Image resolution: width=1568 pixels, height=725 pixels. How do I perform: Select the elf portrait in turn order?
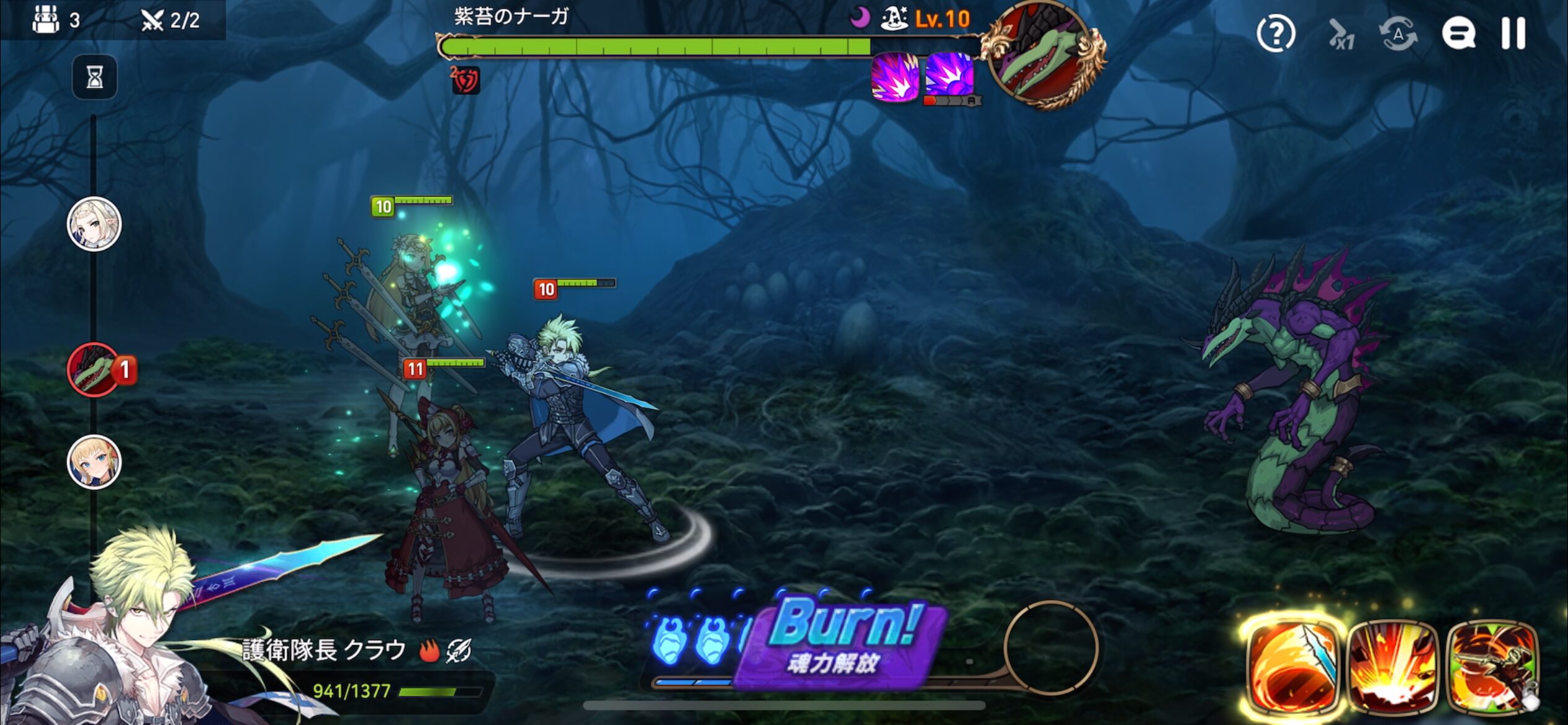point(94,224)
